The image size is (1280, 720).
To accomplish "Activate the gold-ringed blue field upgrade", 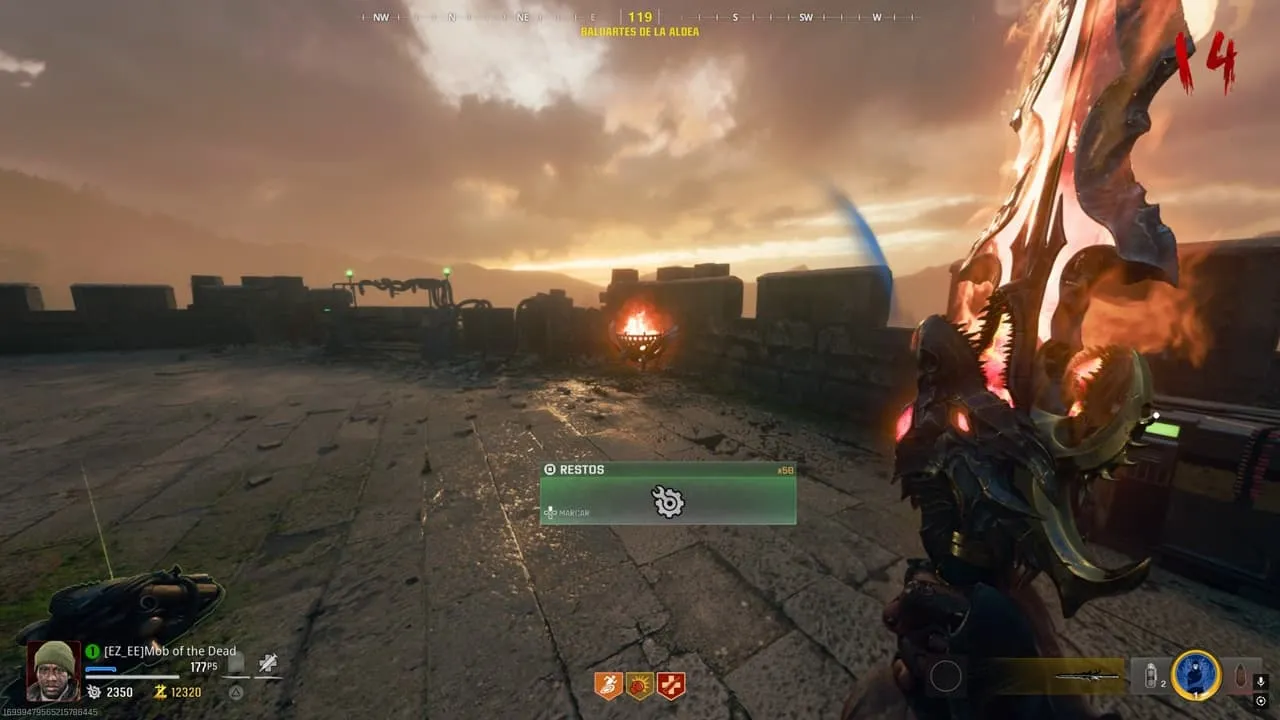I will click(x=1195, y=677).
